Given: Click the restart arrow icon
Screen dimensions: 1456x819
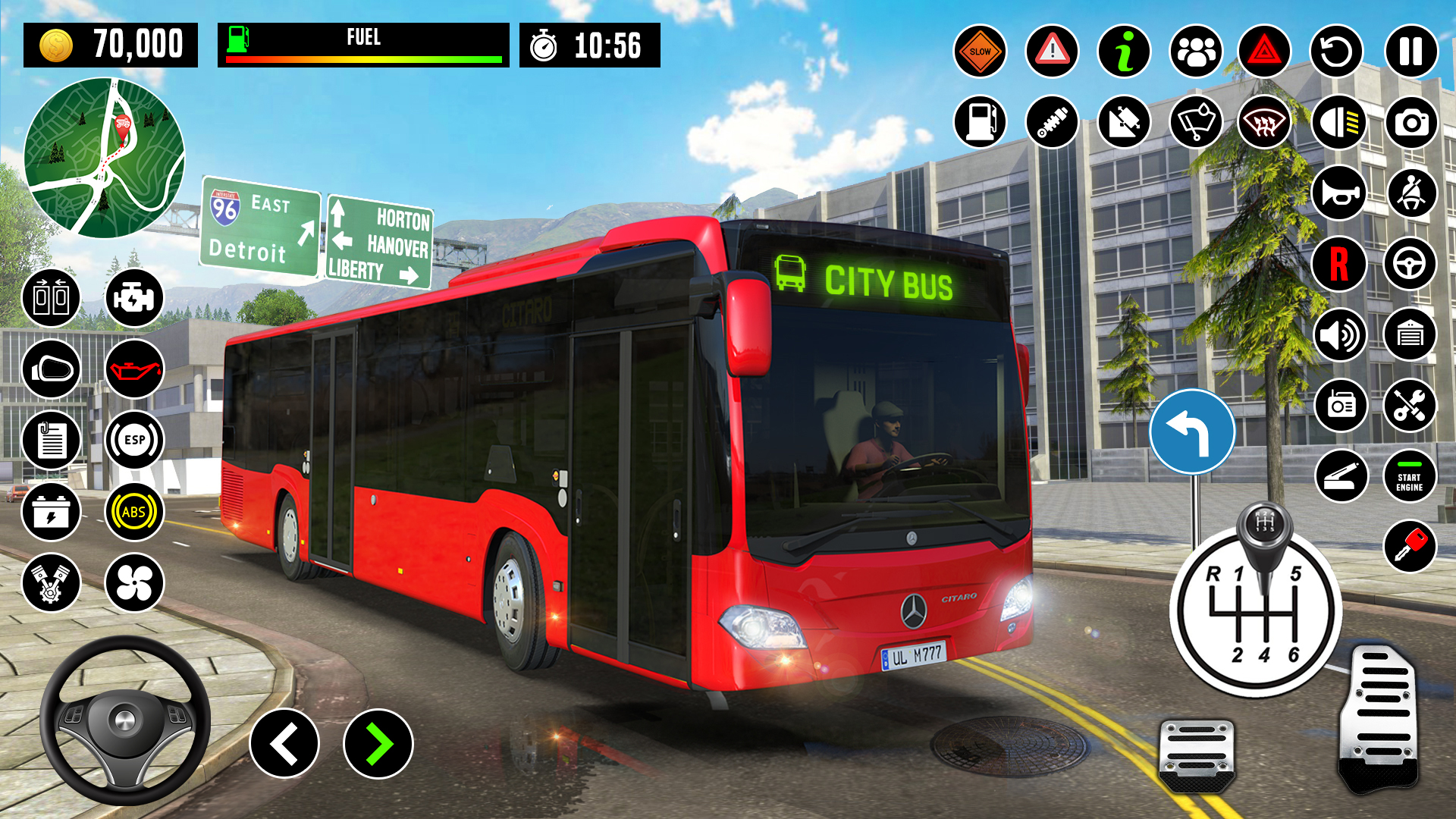Looking at the screenshot, I should click(x=1337, y=52).
